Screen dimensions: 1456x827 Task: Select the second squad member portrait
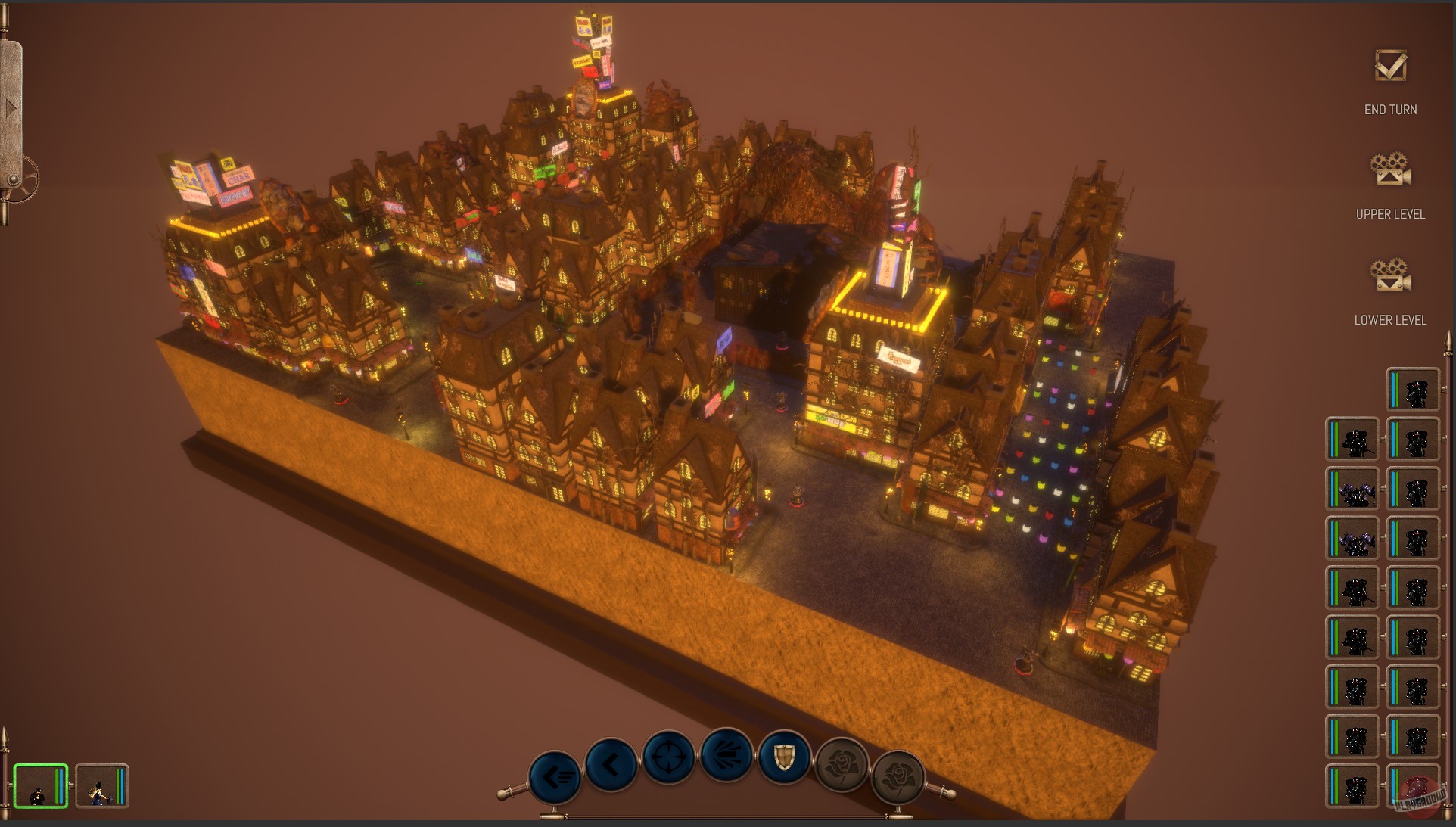tap(103, 785)
